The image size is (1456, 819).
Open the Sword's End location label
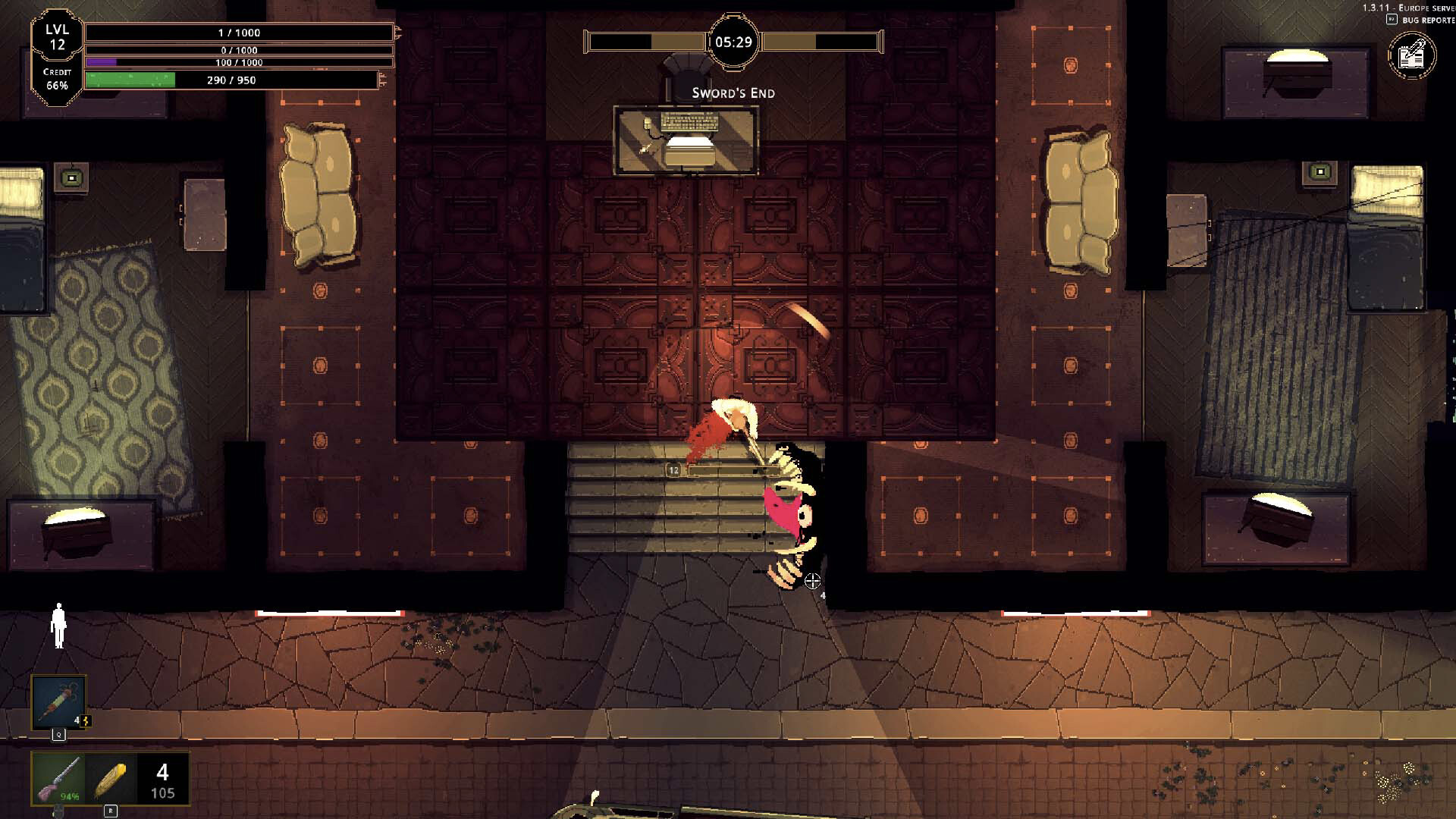click(x=733, y=93)
